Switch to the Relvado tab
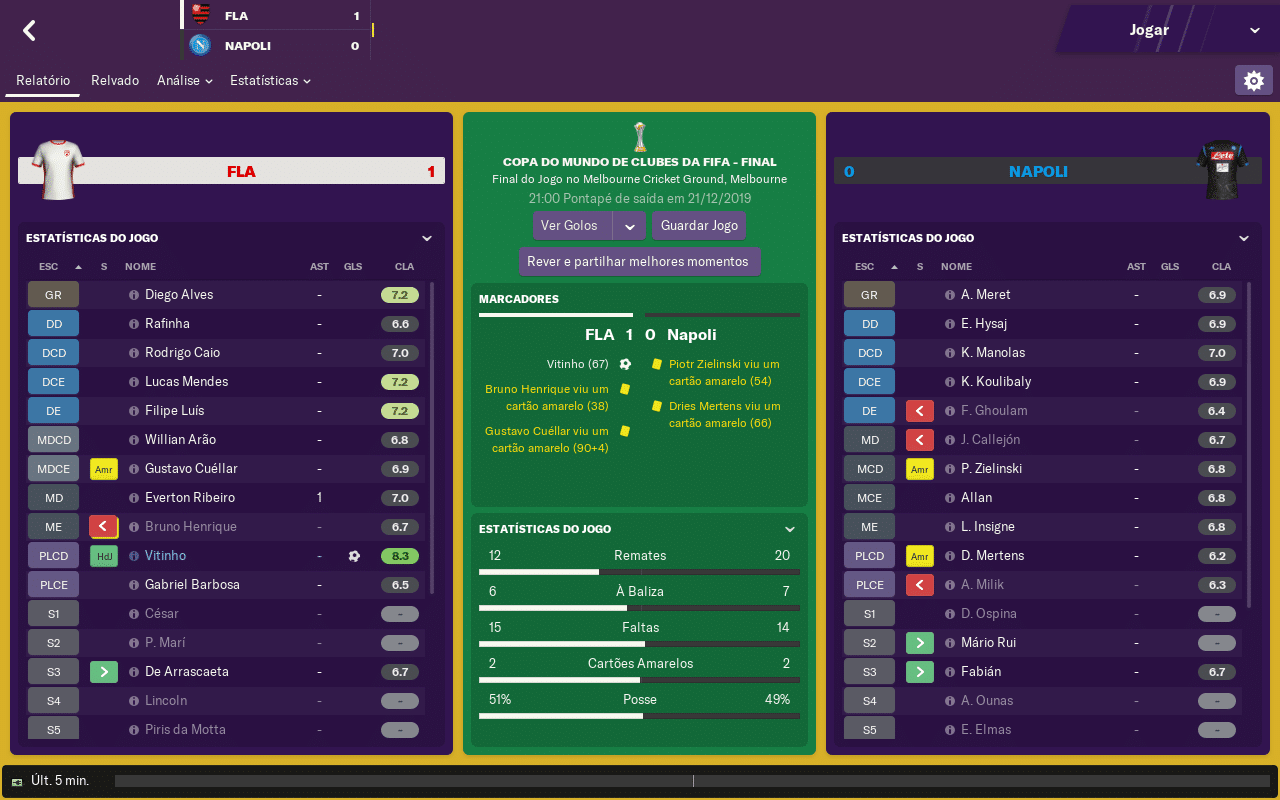 point(115,81)
